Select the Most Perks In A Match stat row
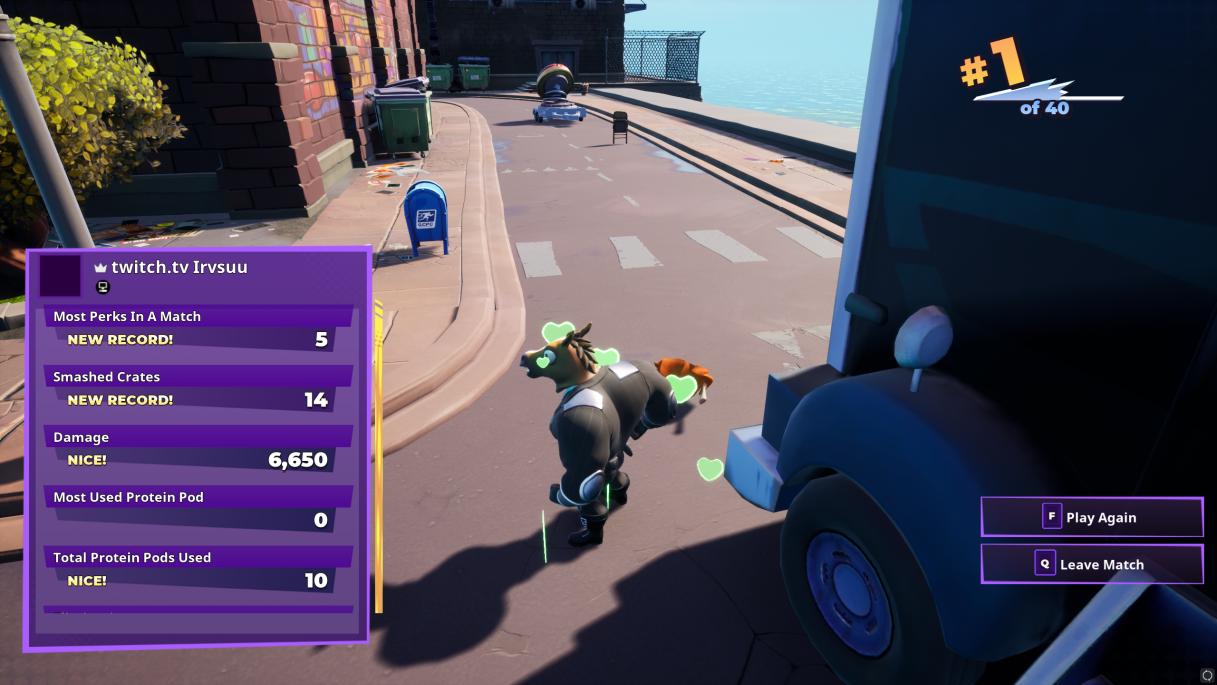 (198, 328)
